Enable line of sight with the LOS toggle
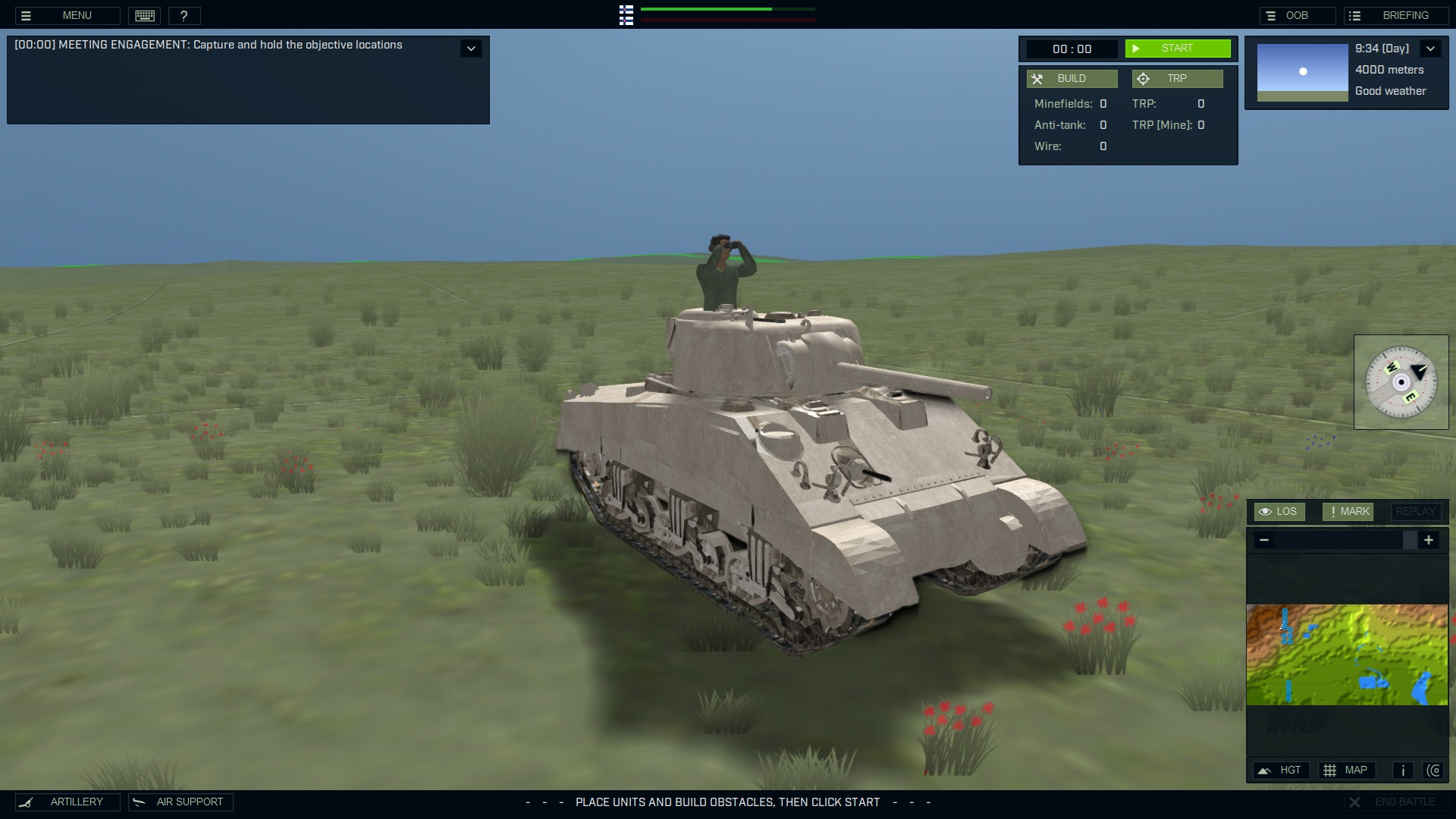This screenshot has height=819, width=1456. click(1279, 511)
